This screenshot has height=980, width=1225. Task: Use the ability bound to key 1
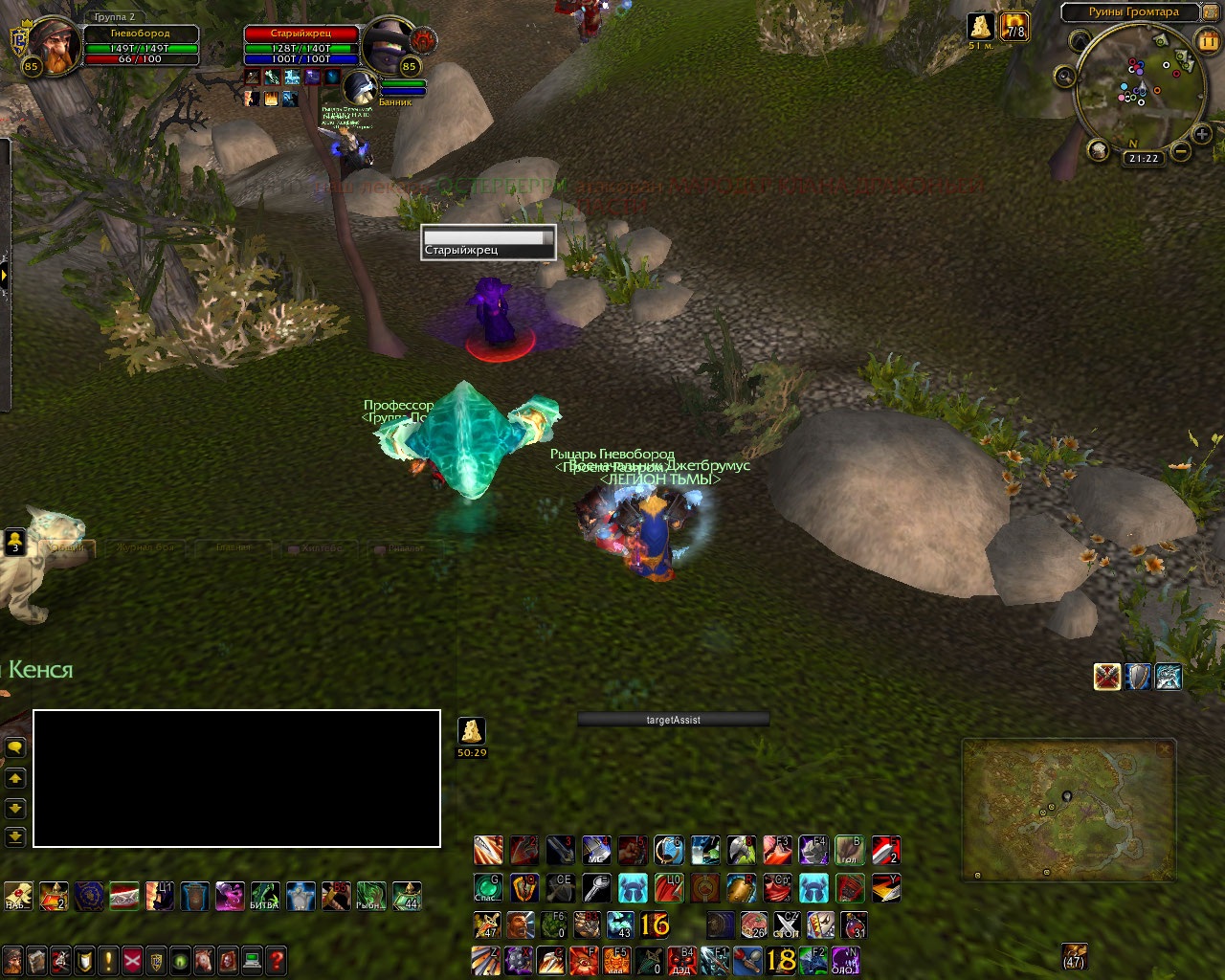point(488,849)
